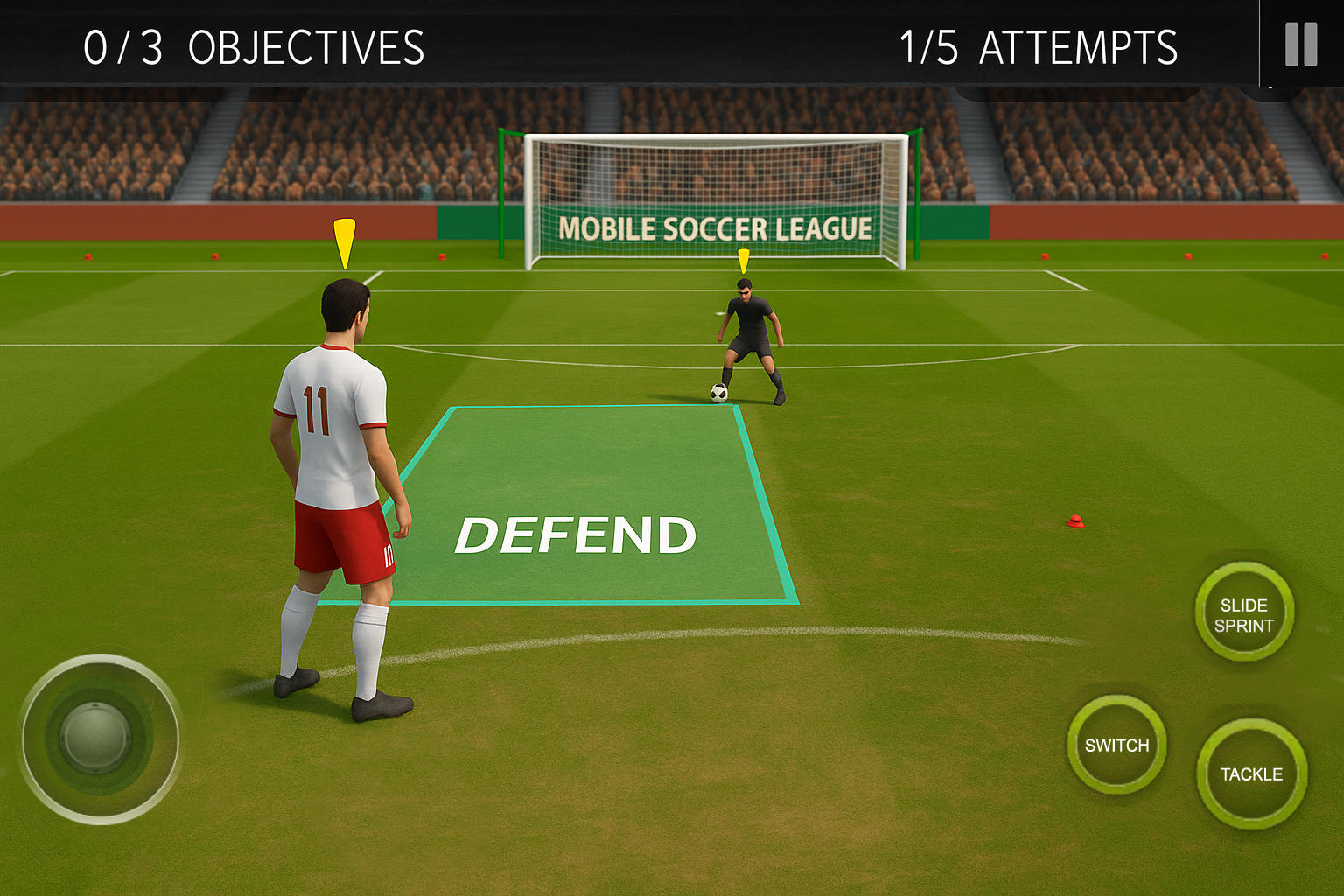The height and width of the screenshot is (896, 1344).
Task: Tap the 0/3 OBJECTIVES counter
Action: pos(252,48)
